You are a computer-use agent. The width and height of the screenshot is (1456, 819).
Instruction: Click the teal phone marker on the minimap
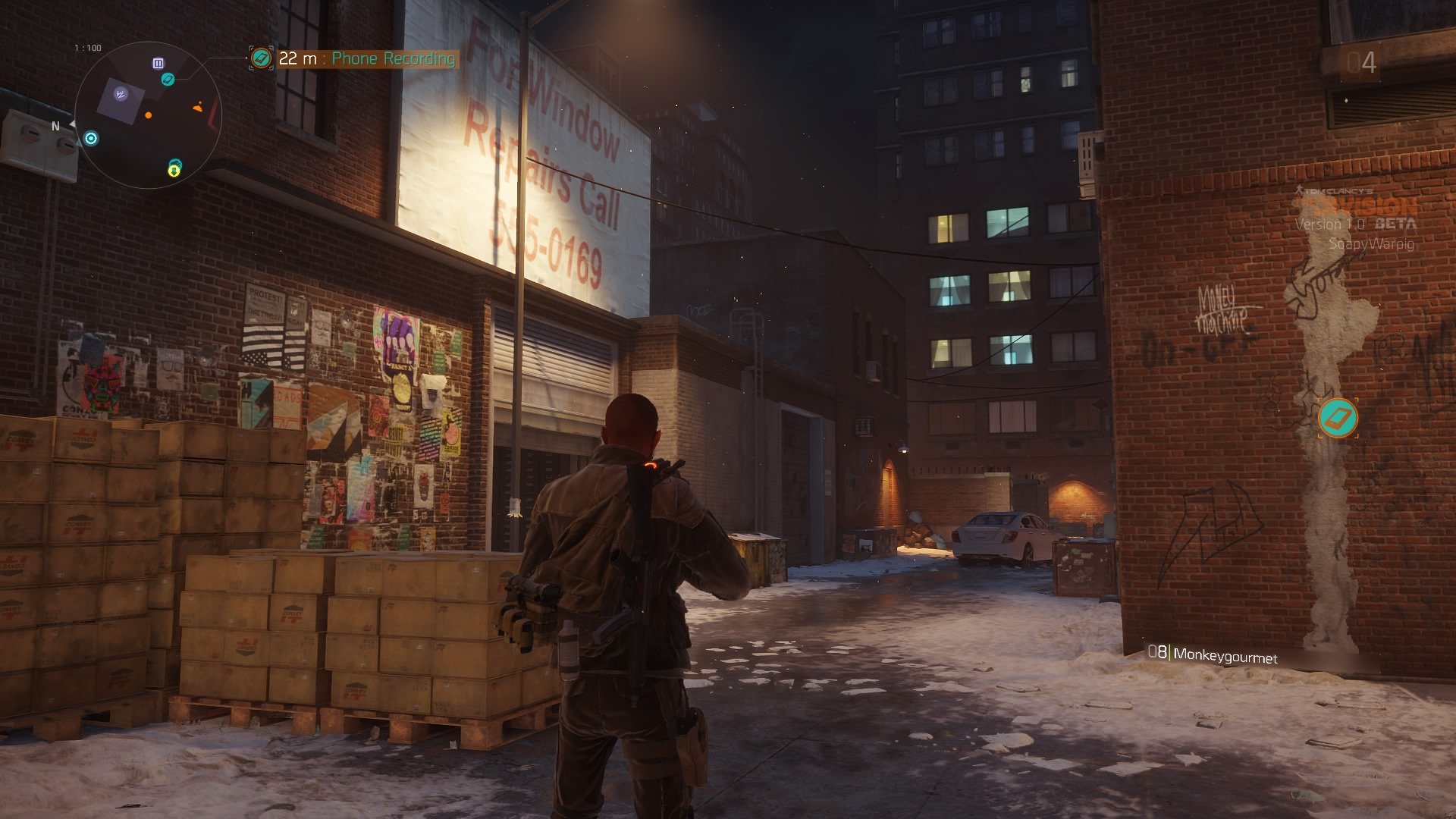click(168, 79)
